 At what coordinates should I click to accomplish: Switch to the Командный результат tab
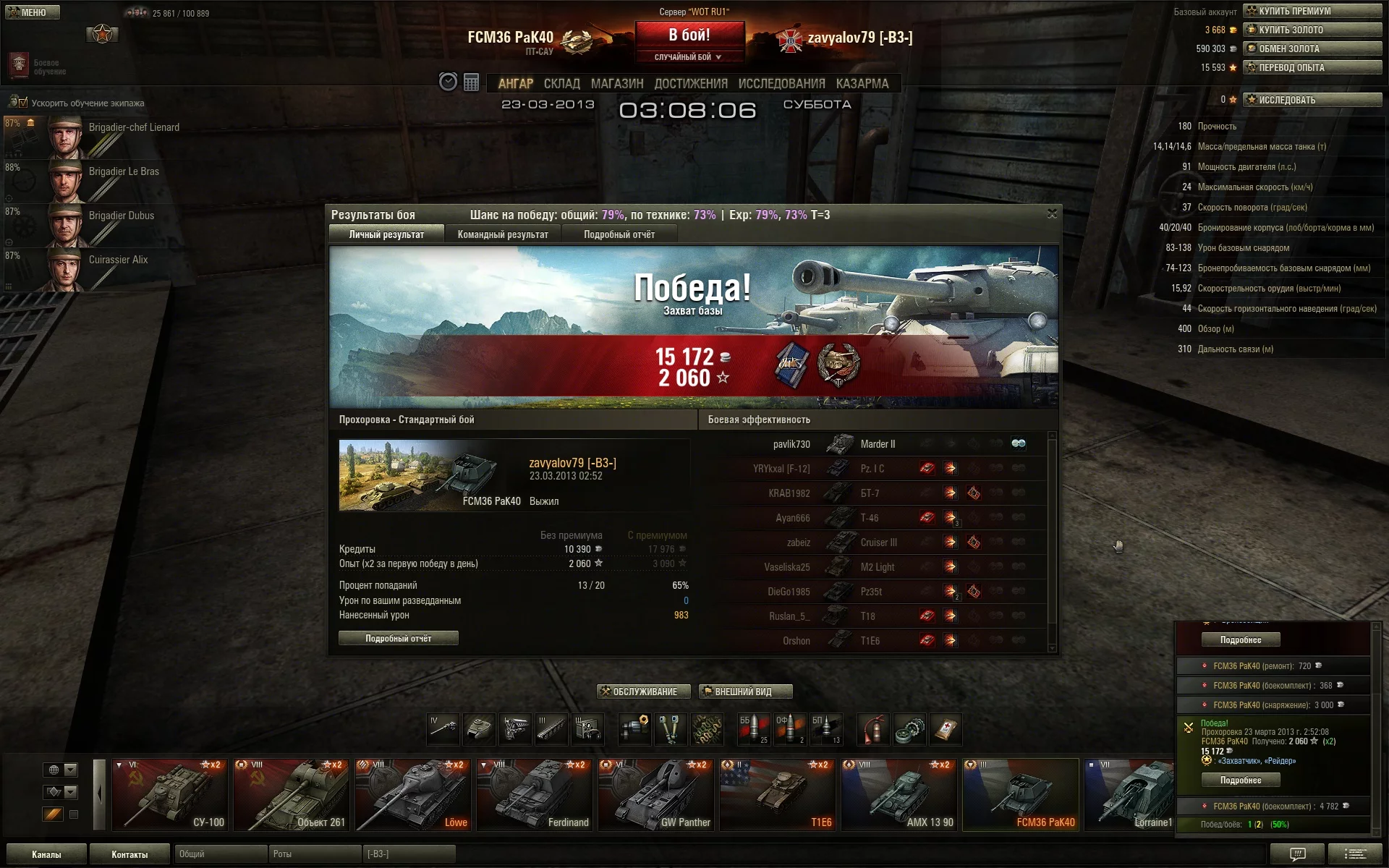point(503,234)
